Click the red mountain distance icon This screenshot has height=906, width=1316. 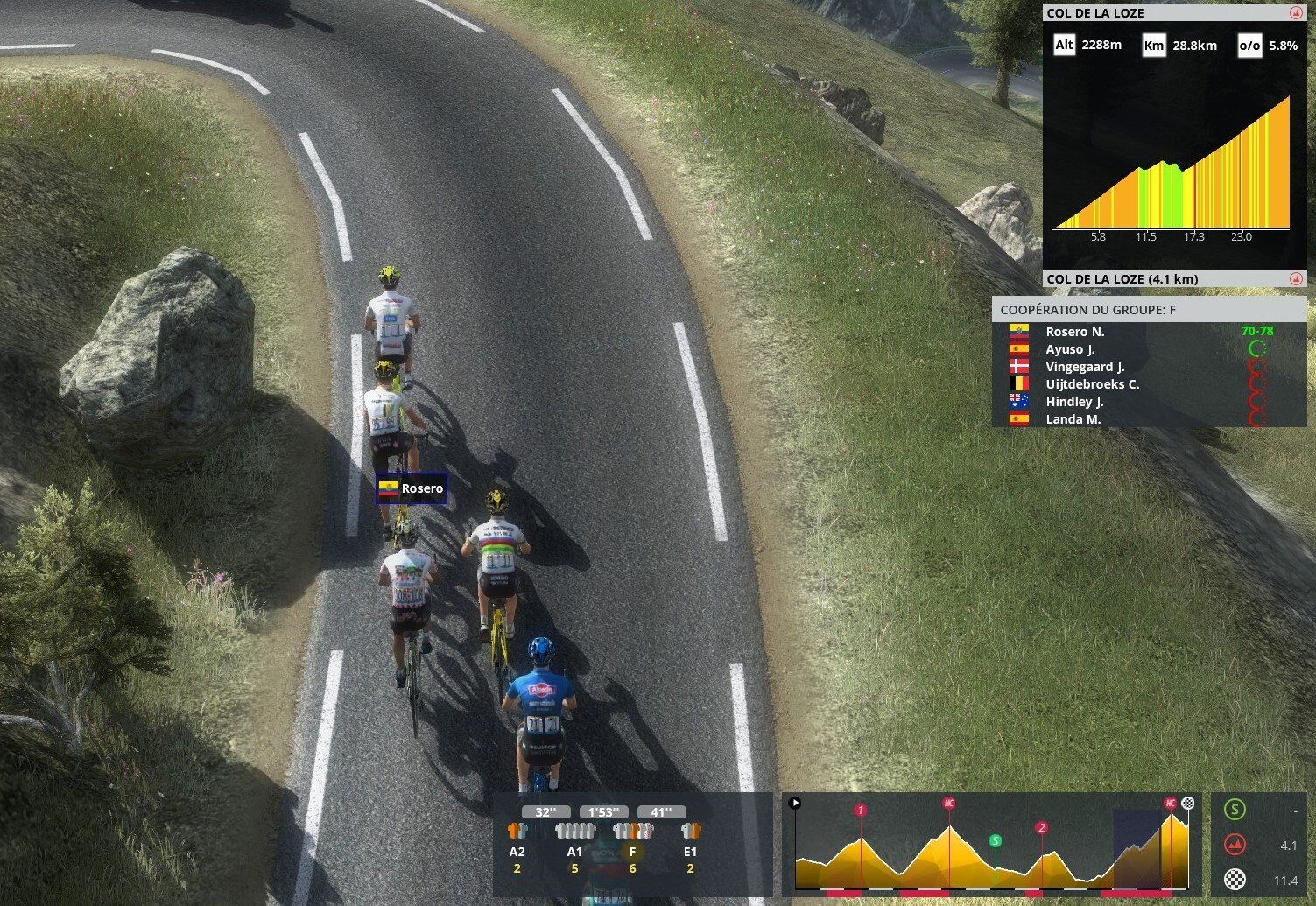pos(1235,845)
